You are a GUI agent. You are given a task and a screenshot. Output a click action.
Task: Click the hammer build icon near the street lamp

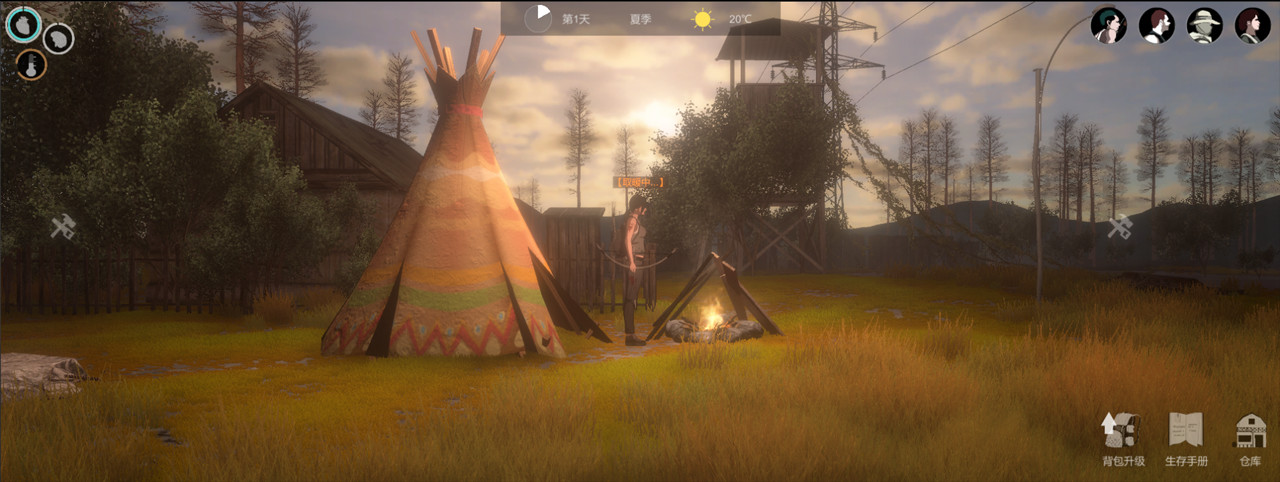(x=1119, y=227)
